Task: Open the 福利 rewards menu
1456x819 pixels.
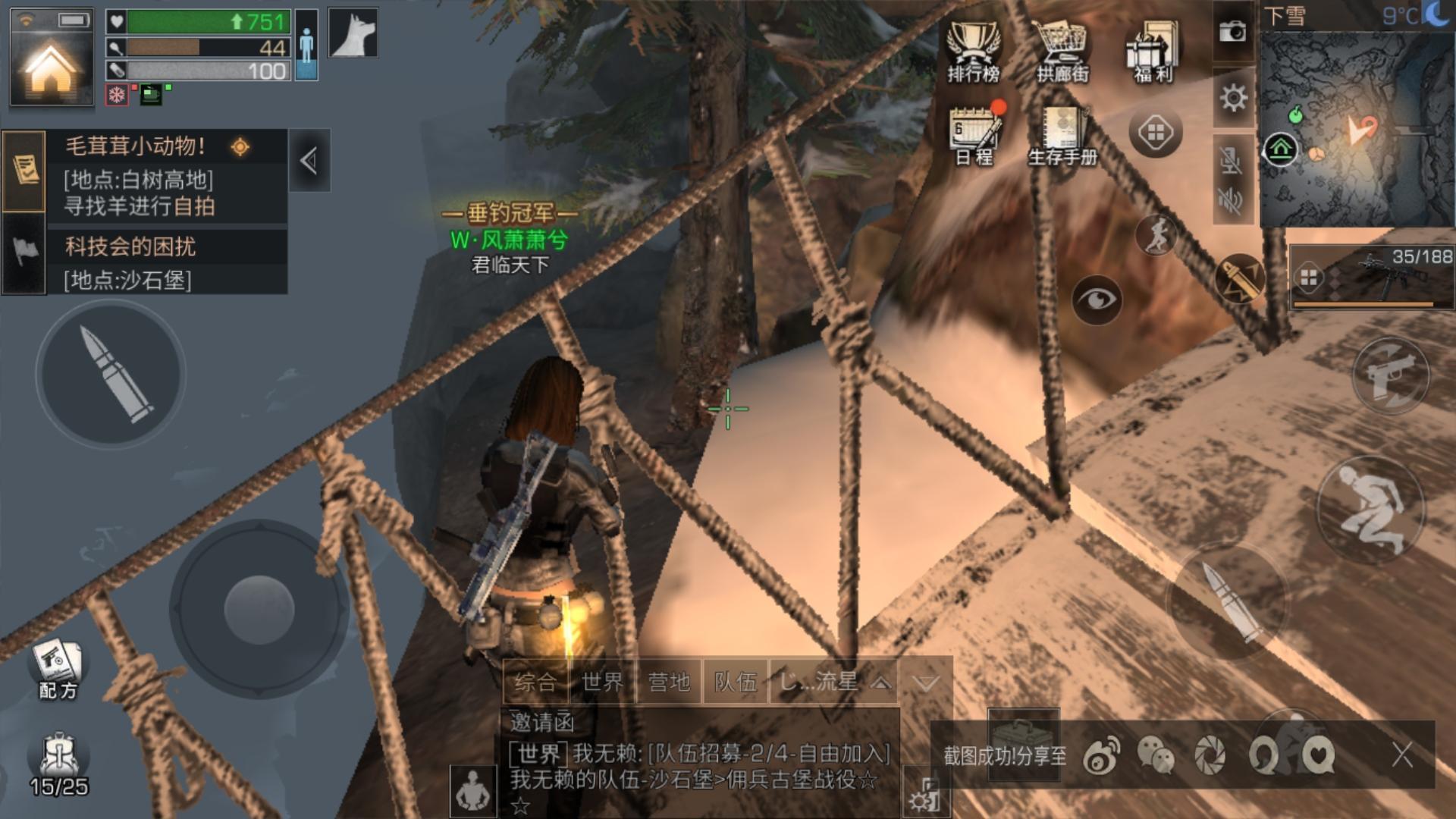Action: pos(1153,52)
